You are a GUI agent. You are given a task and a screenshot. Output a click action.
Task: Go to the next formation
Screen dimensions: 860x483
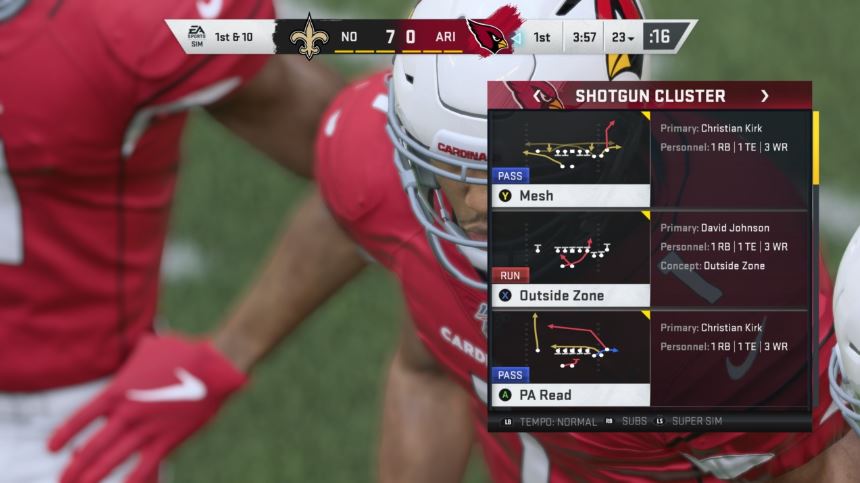pyautogui.click(x=765, y=96)
